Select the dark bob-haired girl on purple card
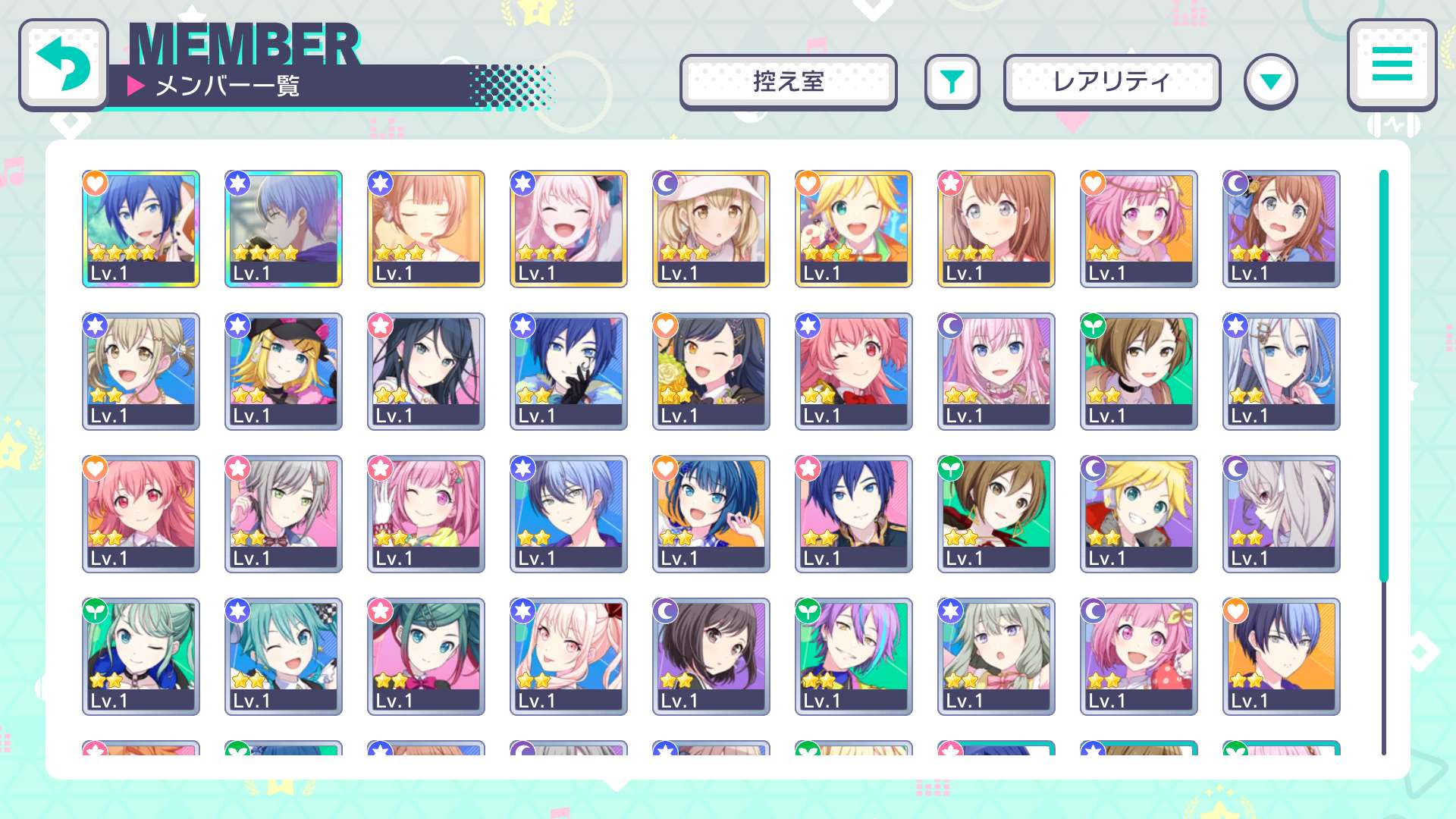 tap(711, 656)
